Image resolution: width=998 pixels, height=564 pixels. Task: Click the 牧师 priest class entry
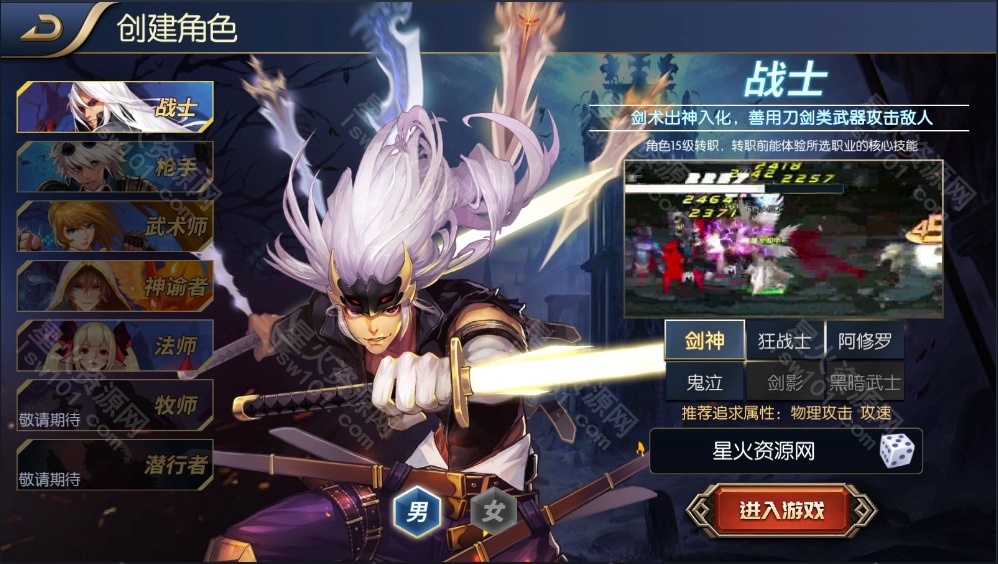tap(115, 405)
